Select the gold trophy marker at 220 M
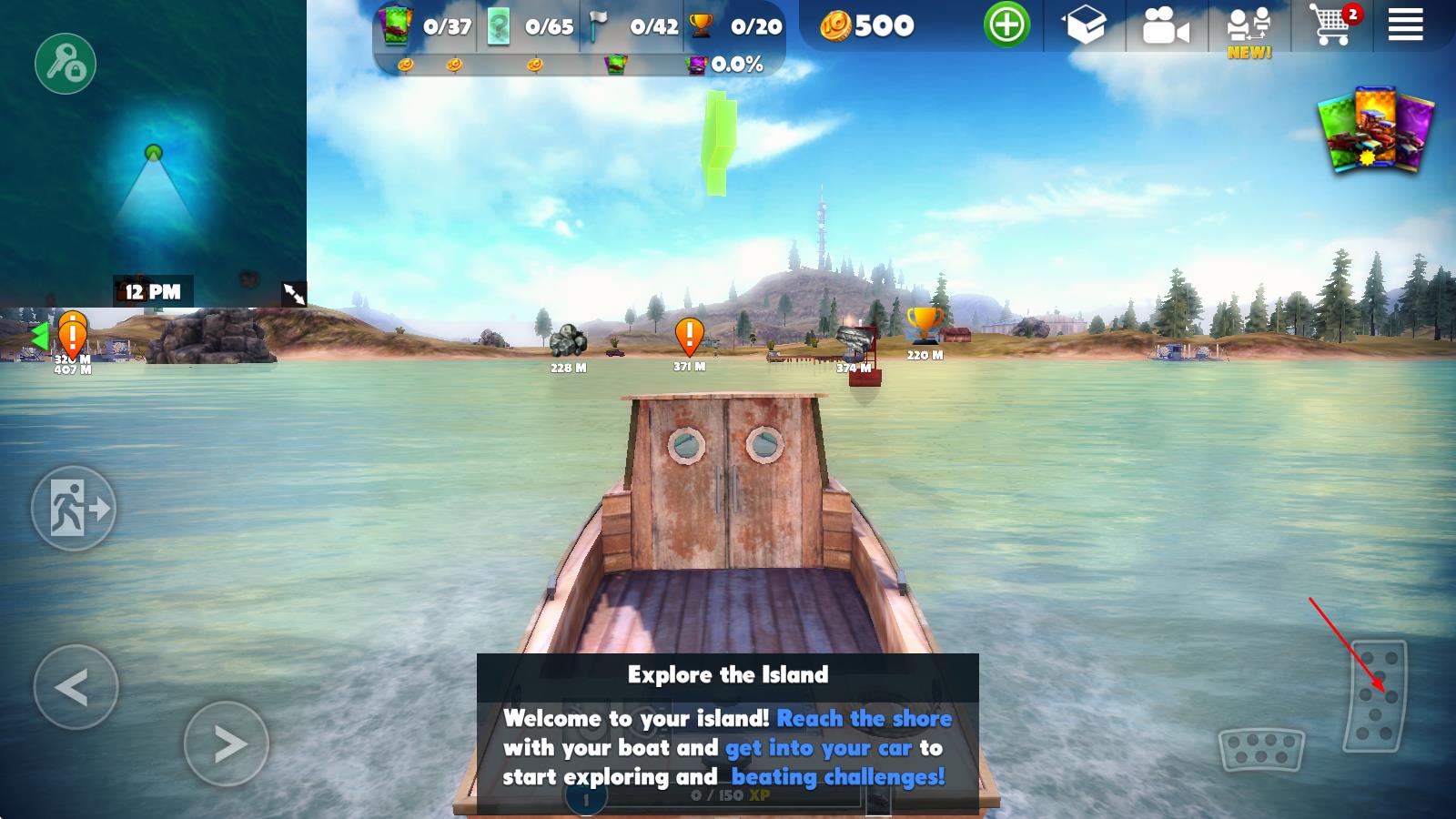Image resolution: width=1456 pixels, height=819 pixels. pyautogui.click(x=924, y=326)
